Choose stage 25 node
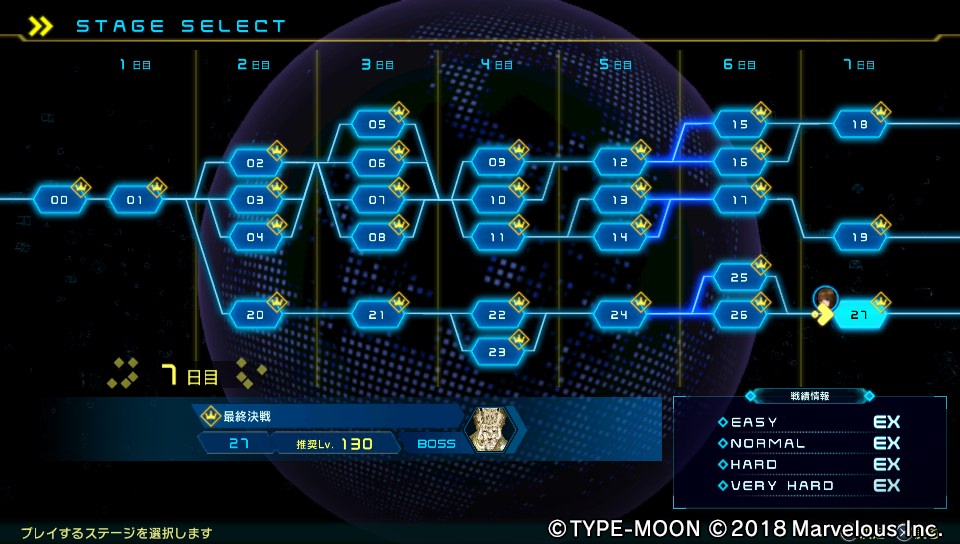Image resolution: width=960 pixels, height=544 pixels. point(740,278)
